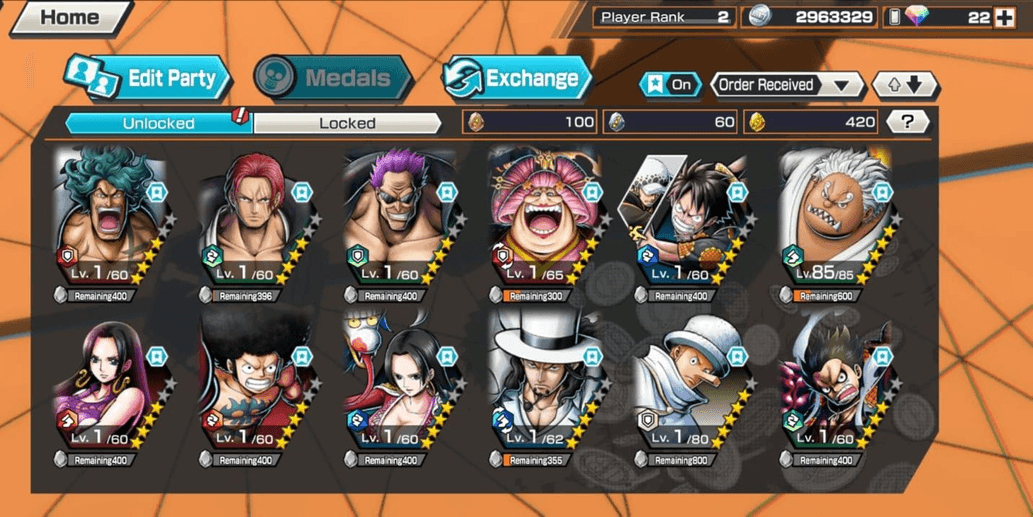The width and height of the screenshot is (1033, 517).
Task: Toggle the bookmark On filter
Action: click(670, 85)
